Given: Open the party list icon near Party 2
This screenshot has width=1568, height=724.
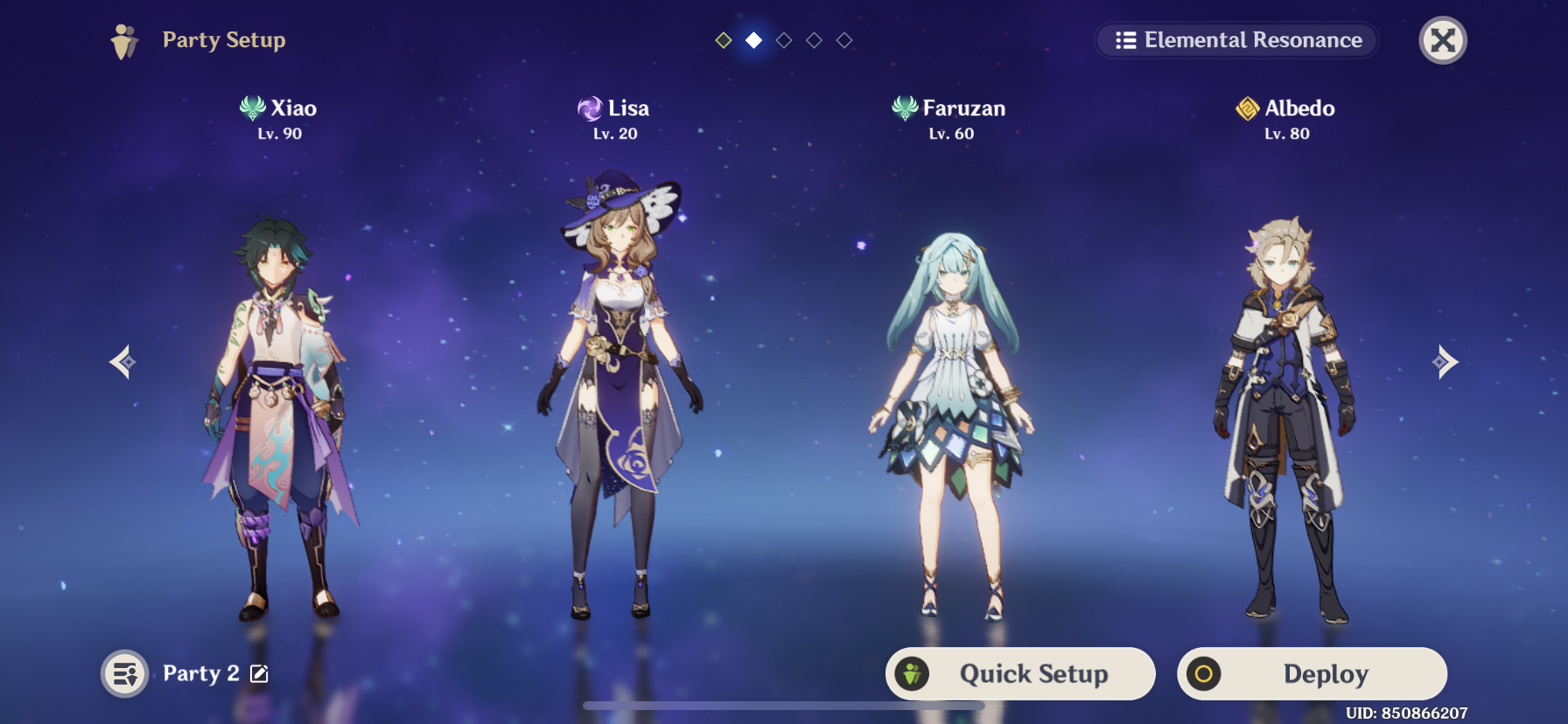Looking at the screenshot, I should pyautogui.click(x=123, y=674).
